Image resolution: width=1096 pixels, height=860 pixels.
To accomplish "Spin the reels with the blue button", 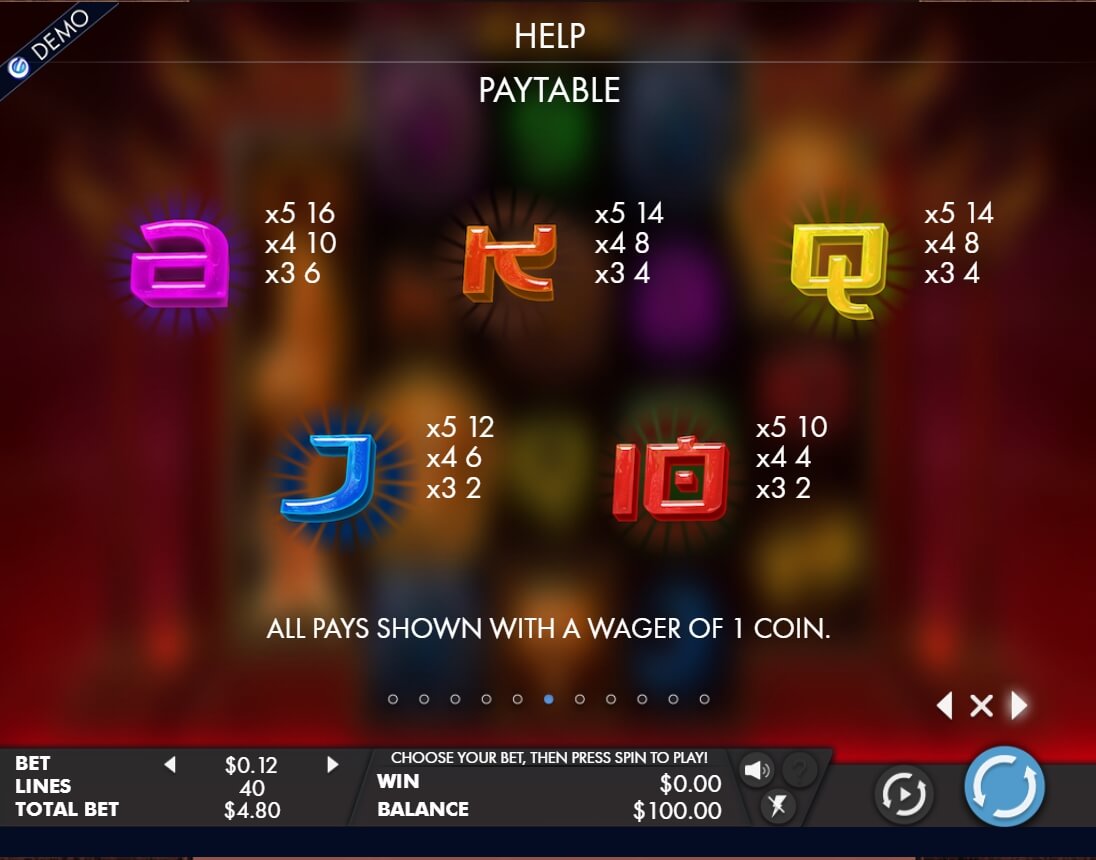I will coord(1004,786).
